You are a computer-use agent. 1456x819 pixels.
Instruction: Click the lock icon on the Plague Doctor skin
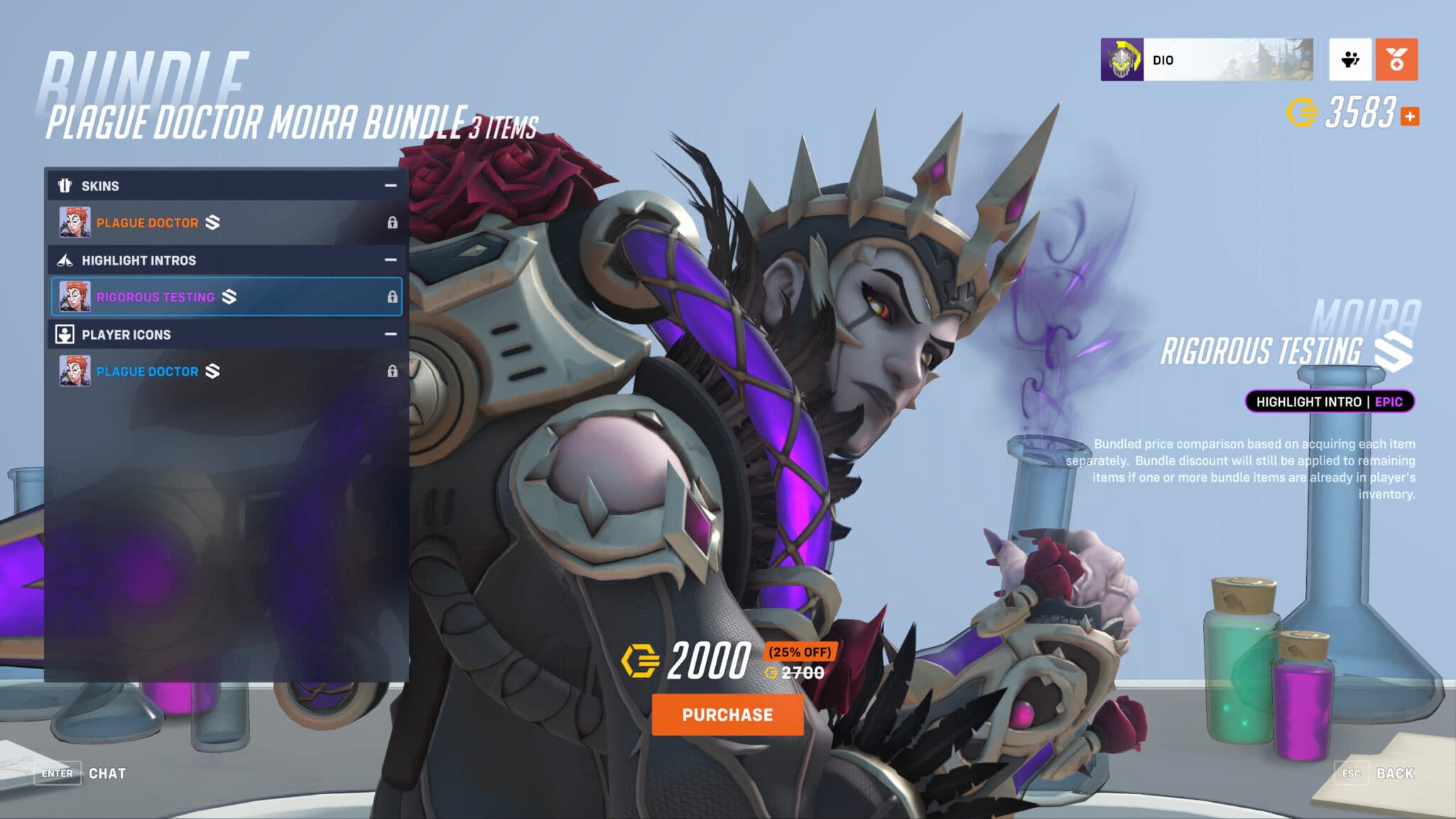pyautogui.click(x=392, y=222)
